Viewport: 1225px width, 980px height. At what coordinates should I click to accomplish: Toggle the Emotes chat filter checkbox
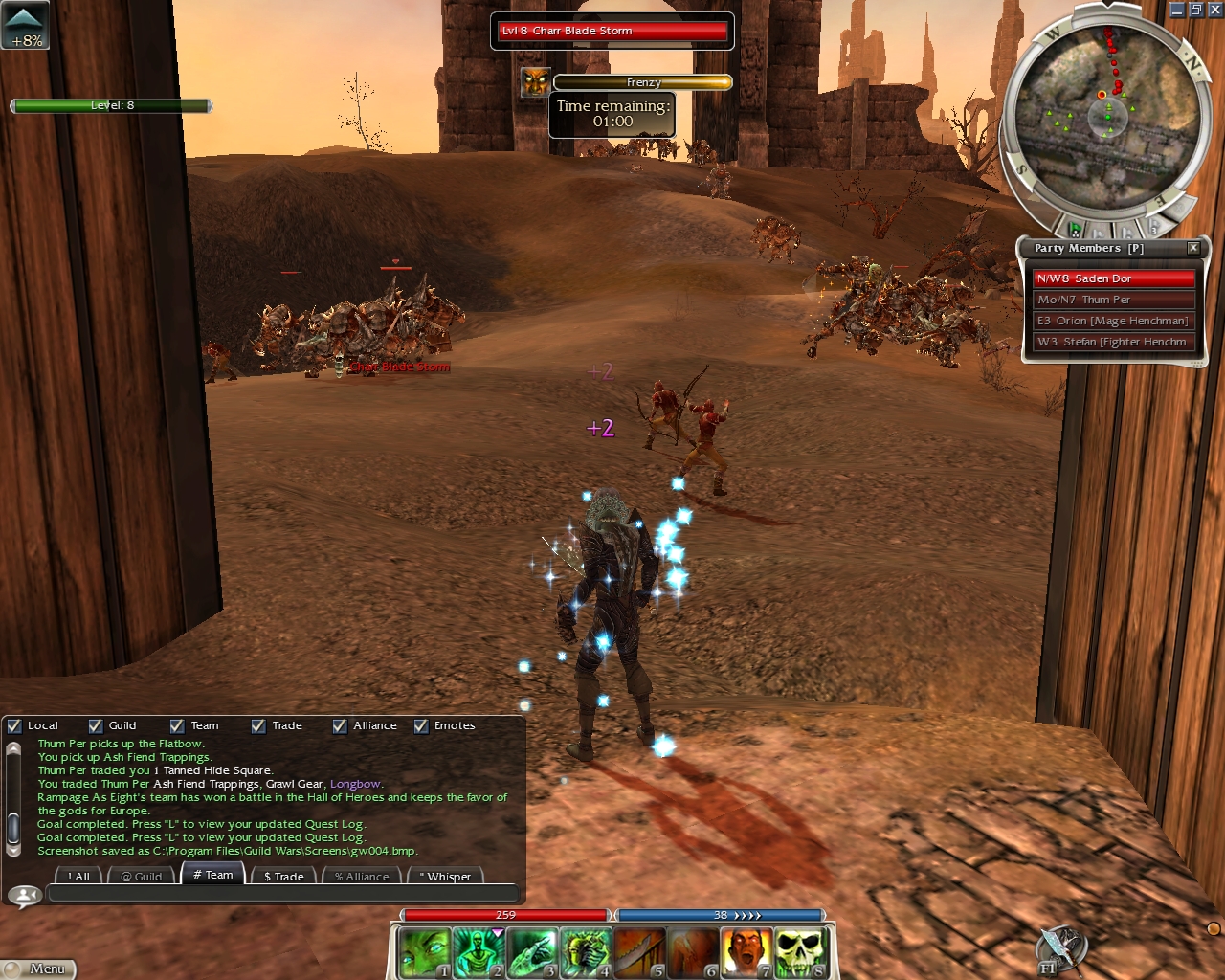tap(421, 726)
